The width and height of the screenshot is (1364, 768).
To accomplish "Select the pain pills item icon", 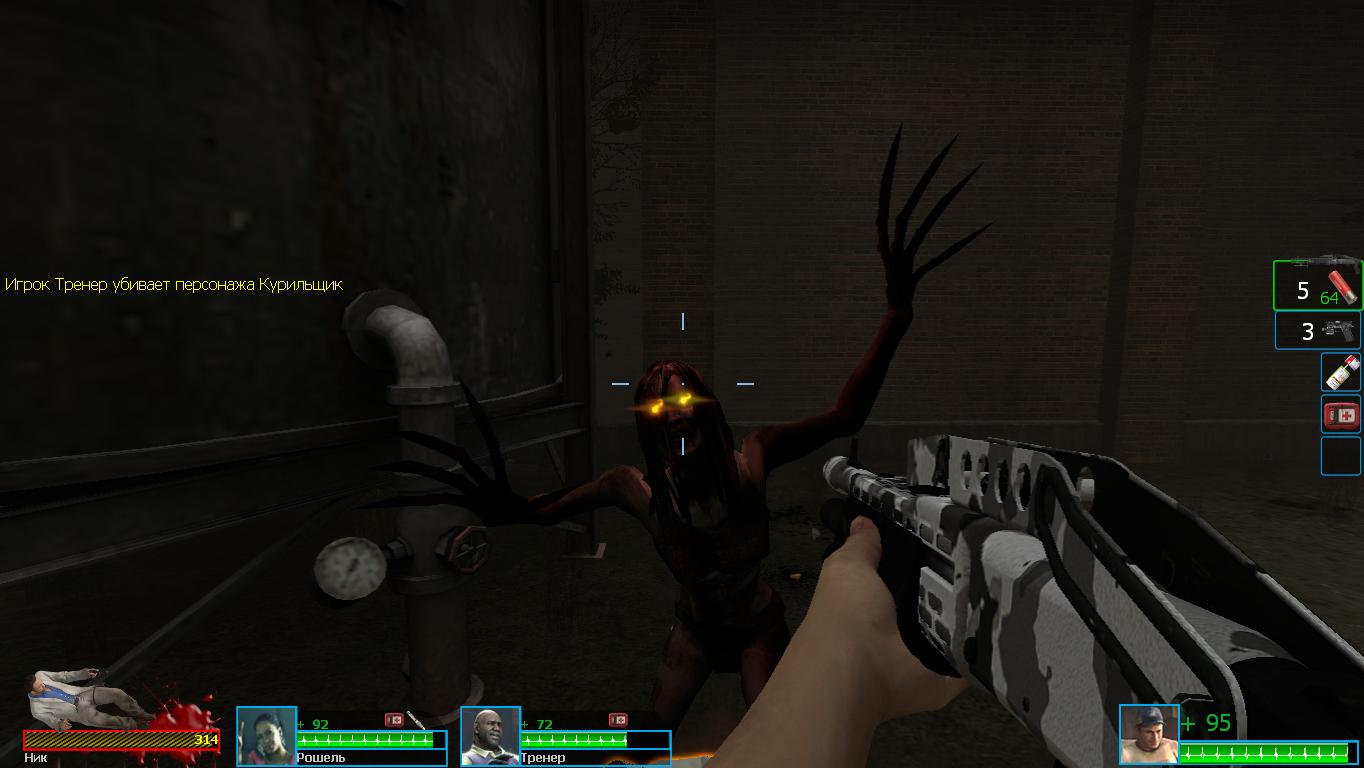I will [1339, 373].
